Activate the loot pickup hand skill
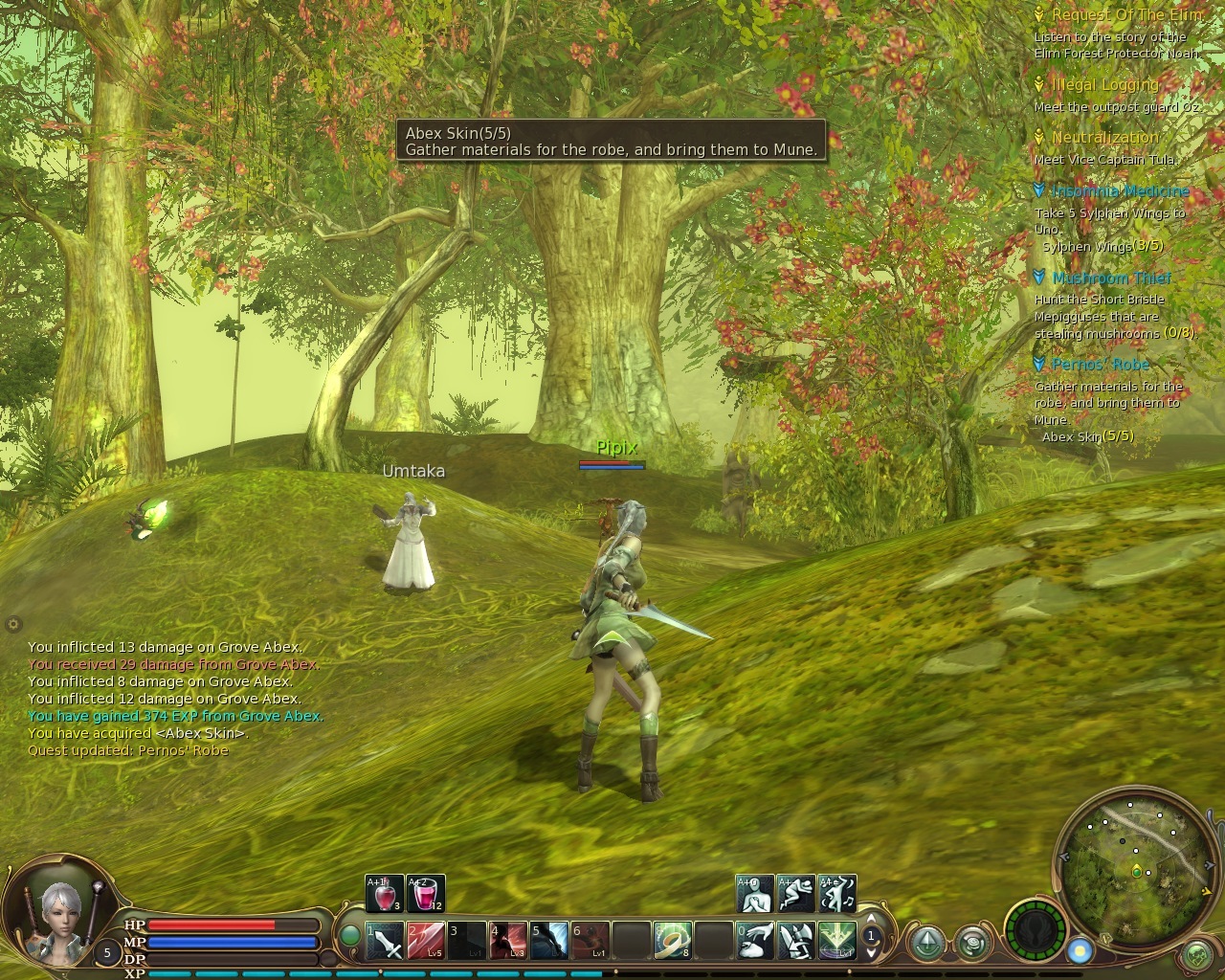The image size is (1225, 980). point(755,941)
